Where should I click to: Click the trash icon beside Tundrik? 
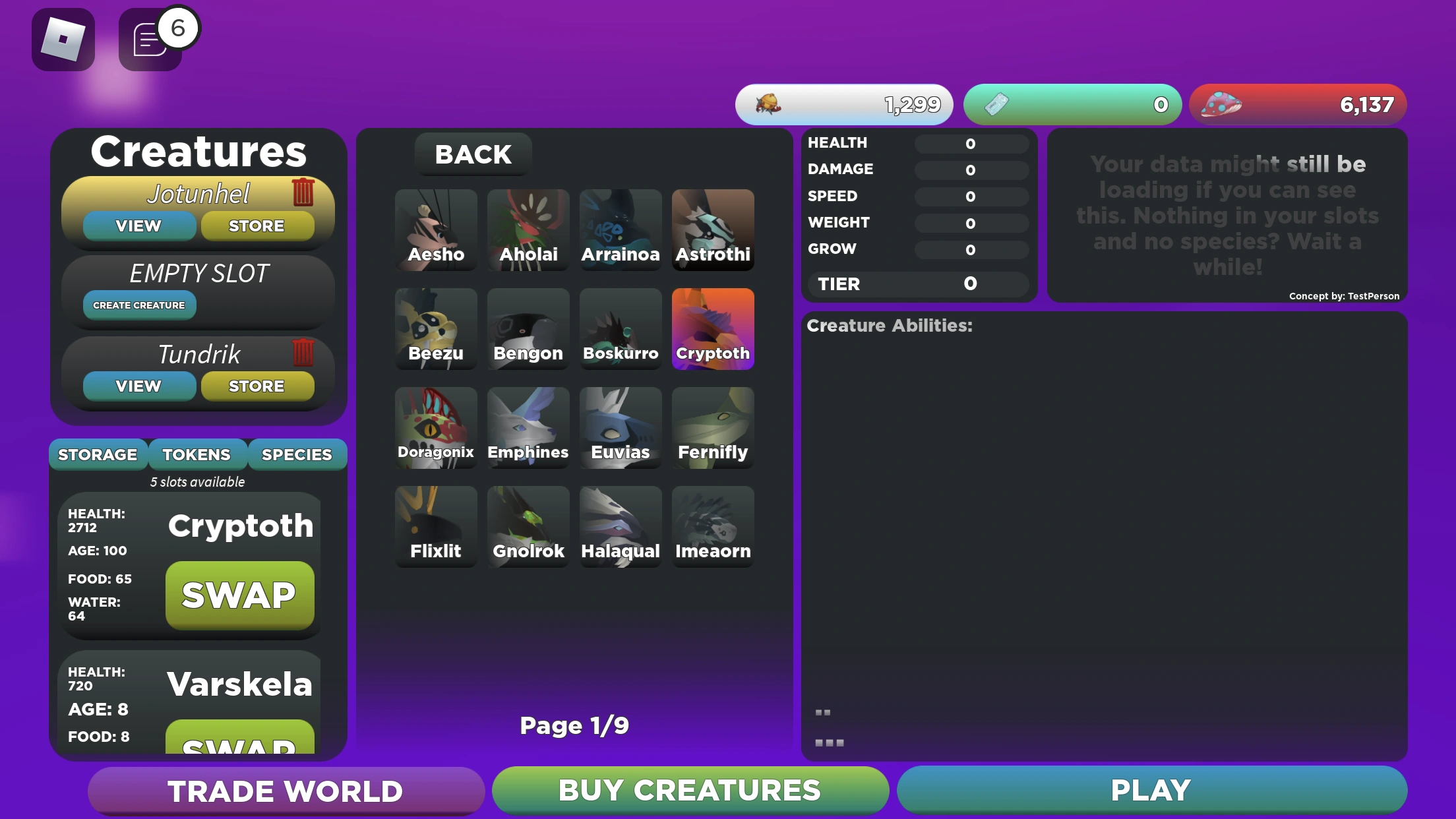(x=304, y=353)
